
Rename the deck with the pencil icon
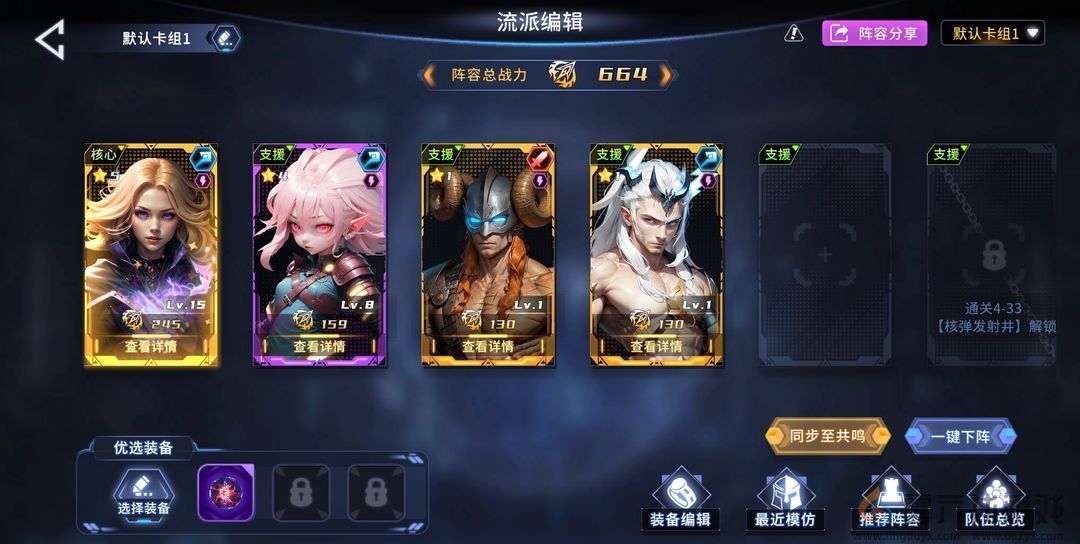point(225,39)
